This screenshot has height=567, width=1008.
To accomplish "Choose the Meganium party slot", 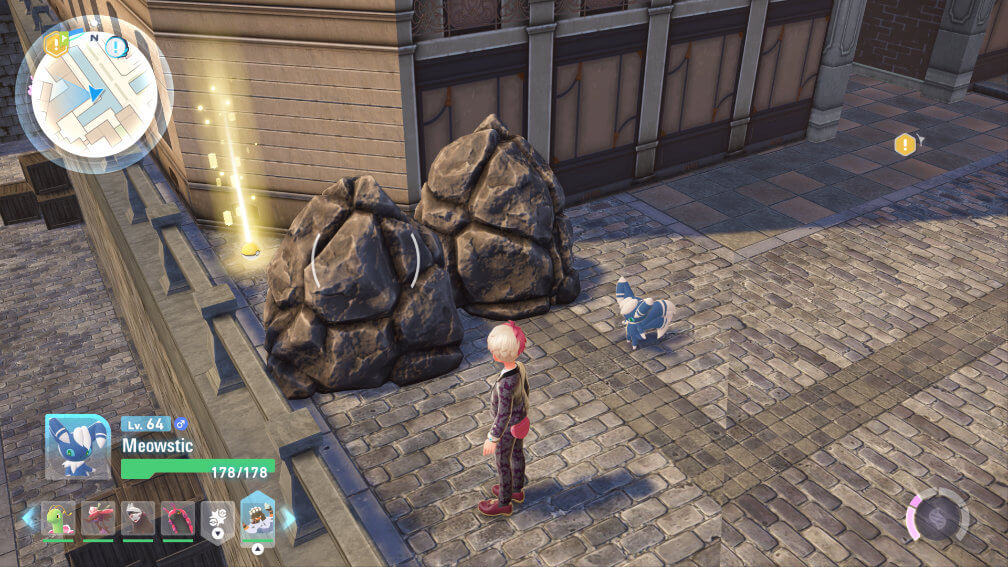I will tap(59, 521).
